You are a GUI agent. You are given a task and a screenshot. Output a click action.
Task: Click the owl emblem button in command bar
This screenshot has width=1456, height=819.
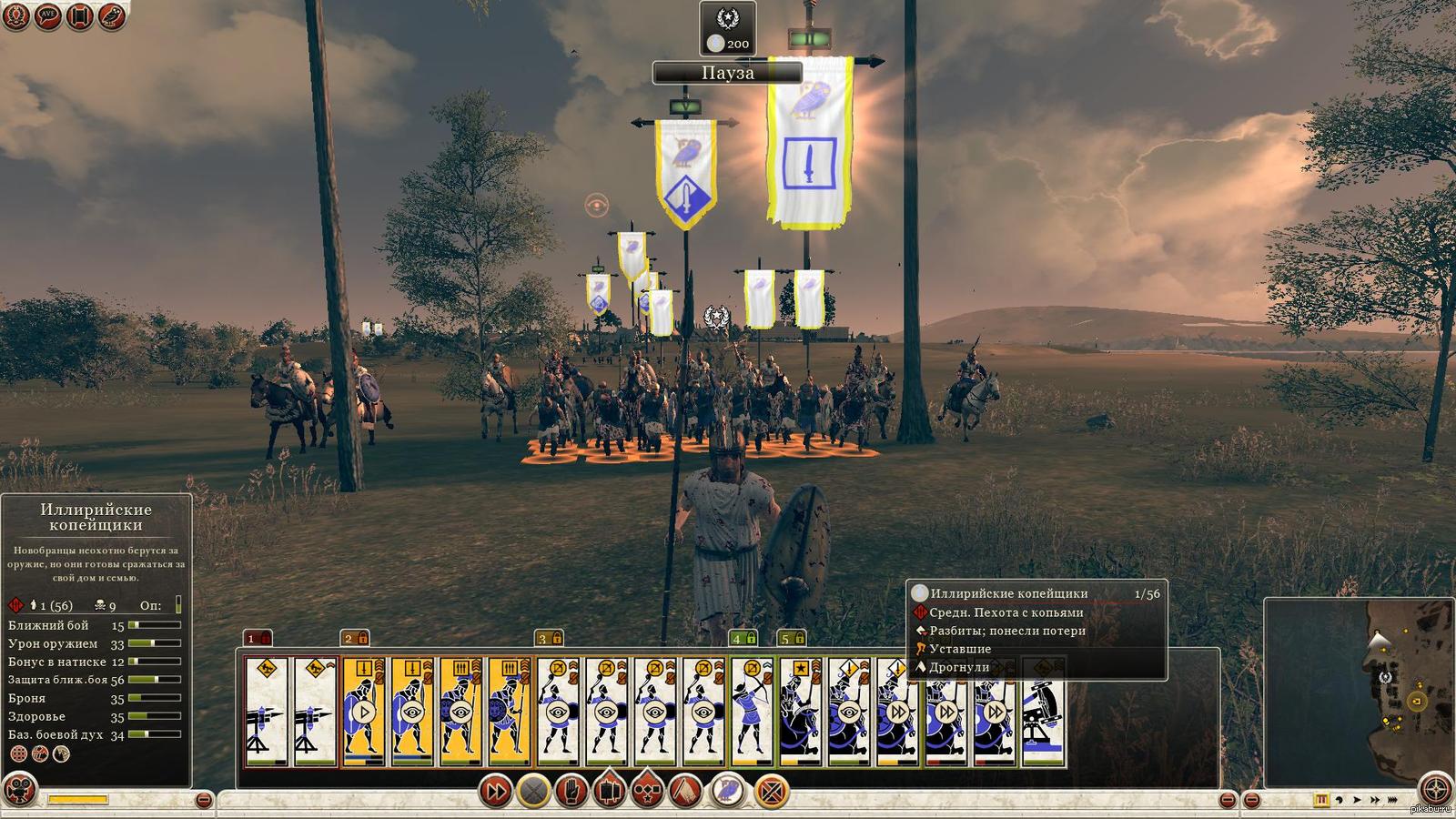tap(728, 792)
